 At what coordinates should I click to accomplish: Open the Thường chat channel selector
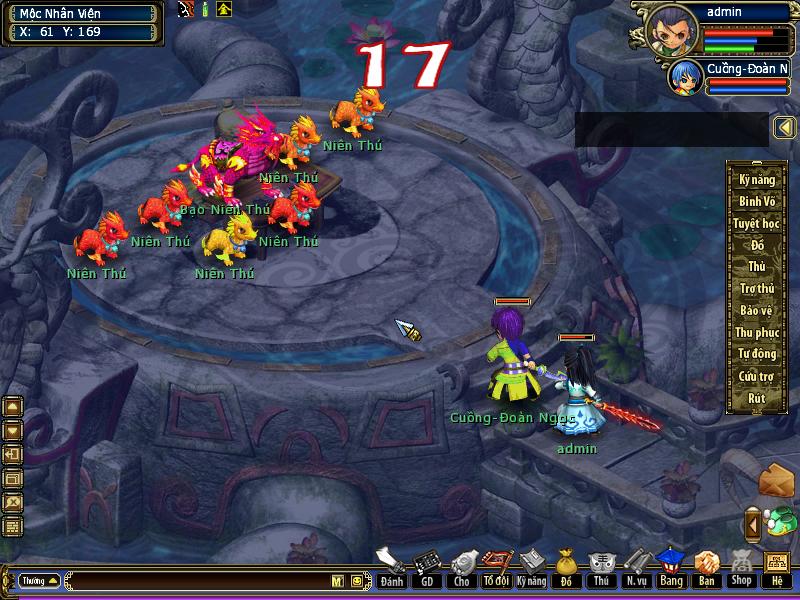coord(39,581)
